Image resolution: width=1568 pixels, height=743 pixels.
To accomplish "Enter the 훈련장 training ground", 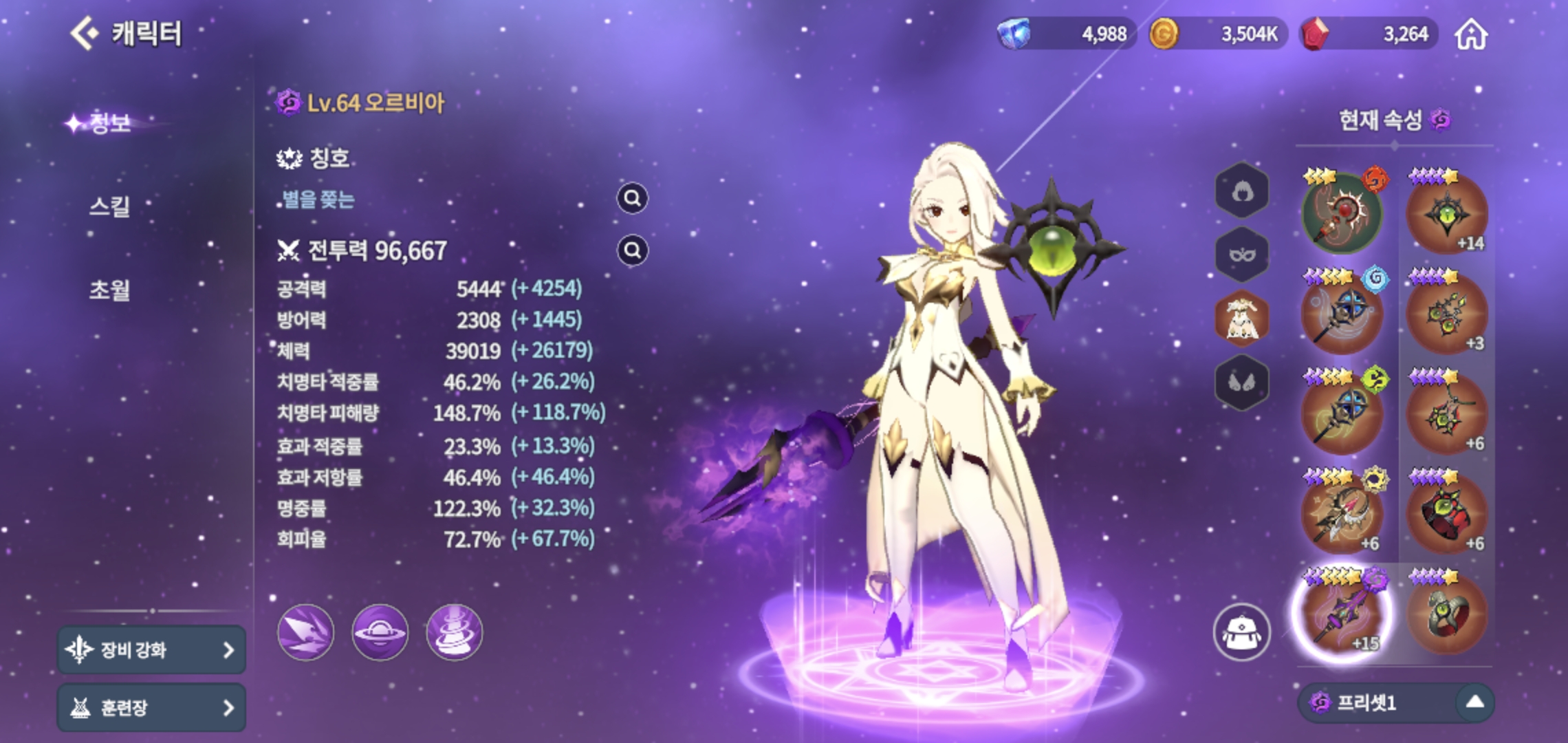I will 151,707.
